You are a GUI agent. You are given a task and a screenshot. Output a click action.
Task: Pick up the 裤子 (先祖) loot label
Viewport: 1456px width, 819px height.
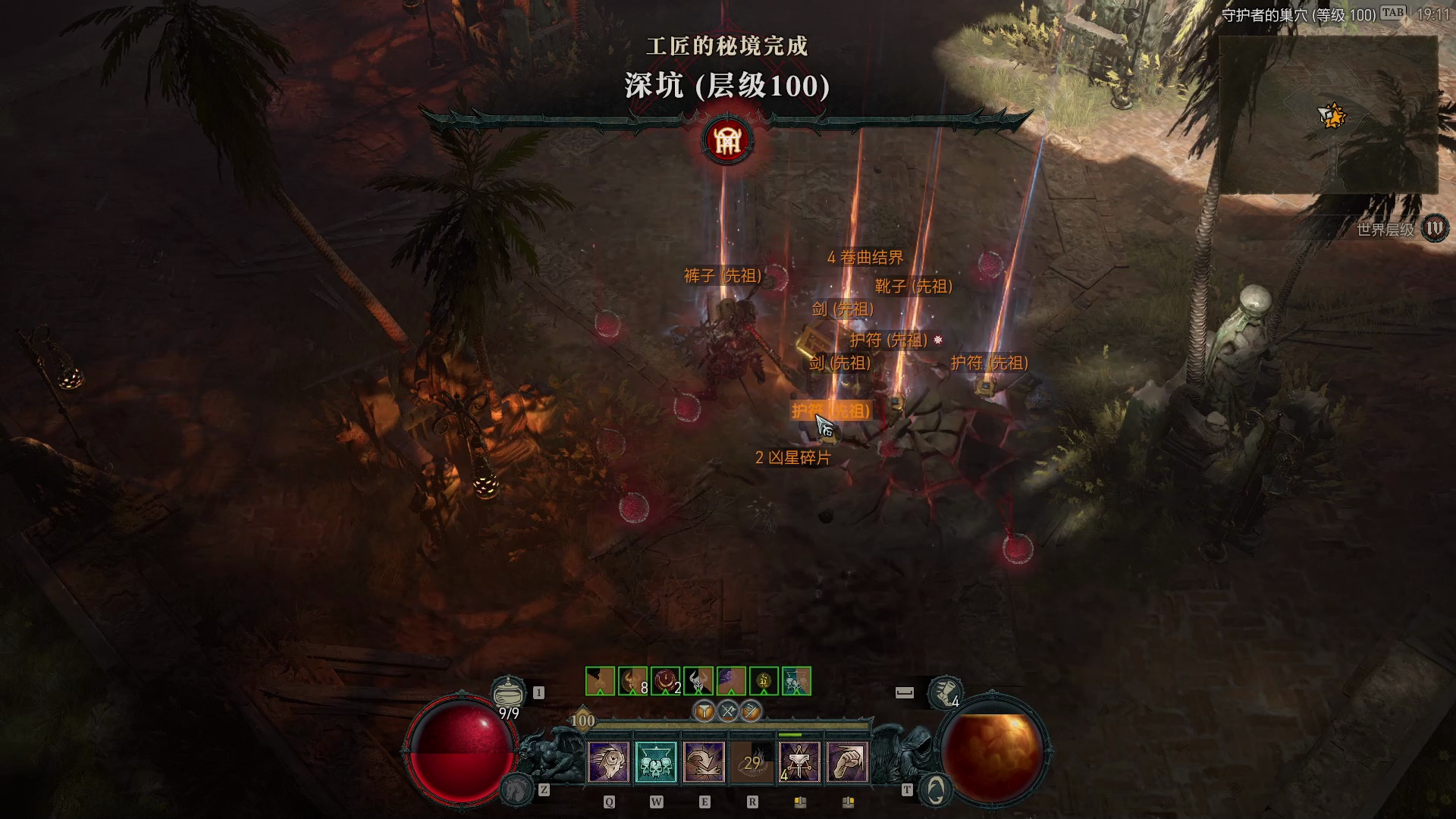point(722,276)
